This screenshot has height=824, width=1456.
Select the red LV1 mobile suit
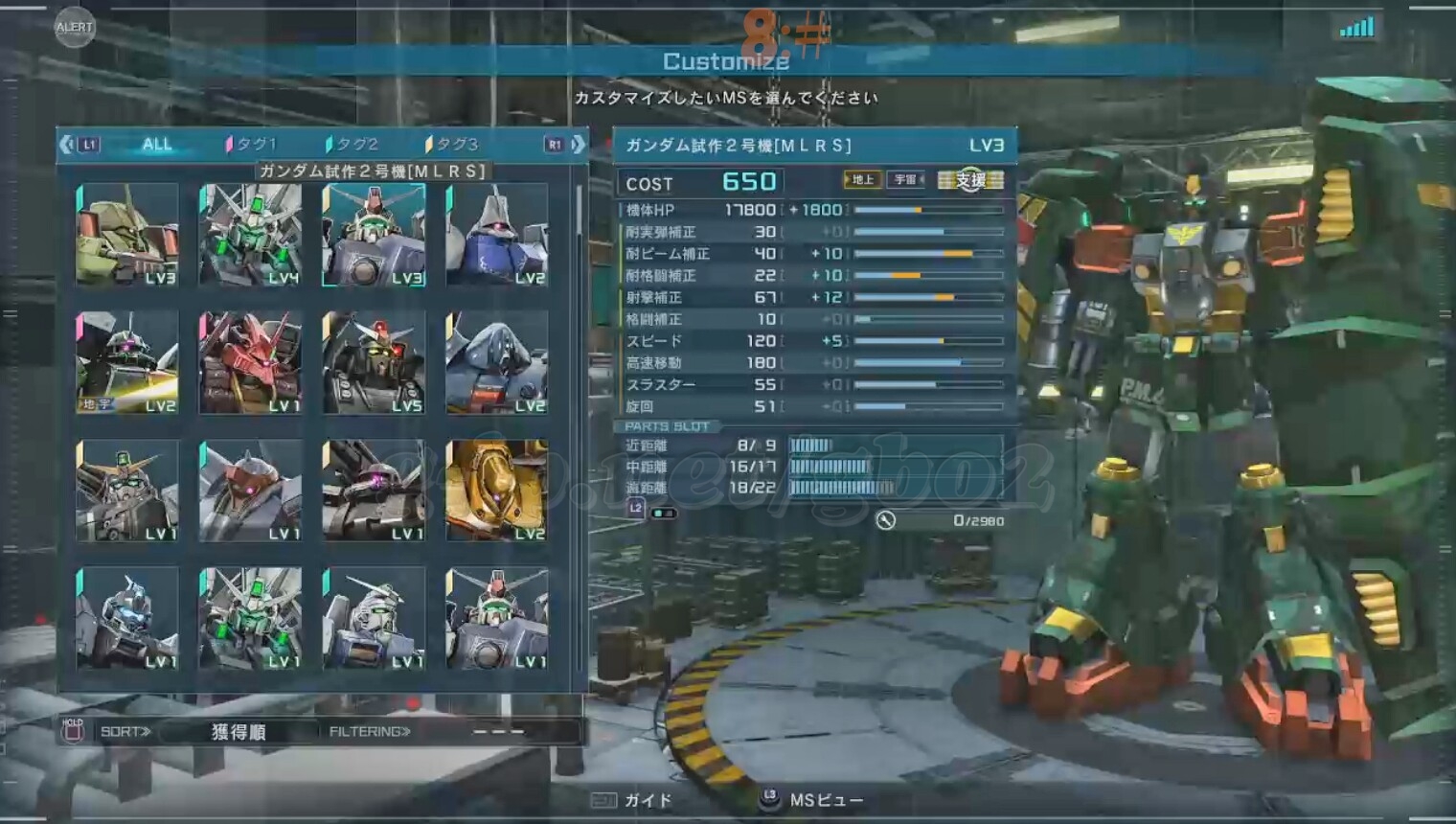tap(250, 362)
